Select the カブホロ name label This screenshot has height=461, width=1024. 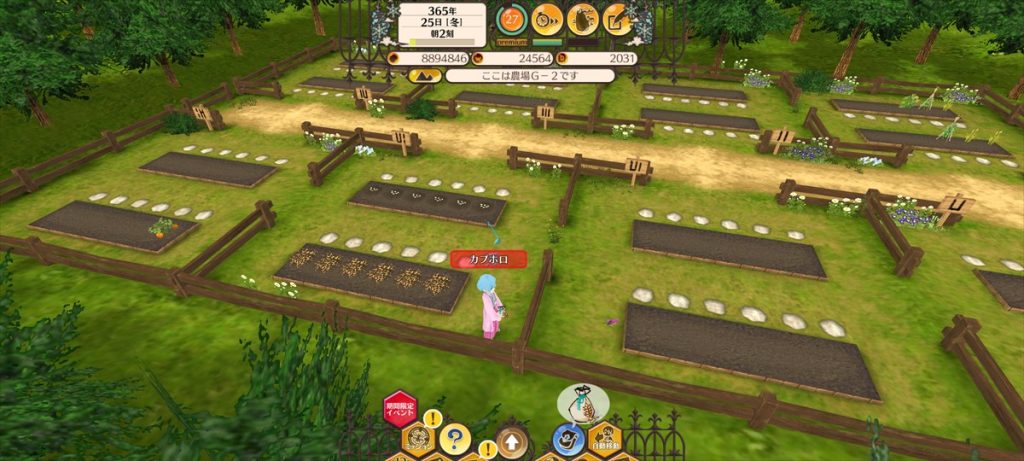tap(488, 259)
